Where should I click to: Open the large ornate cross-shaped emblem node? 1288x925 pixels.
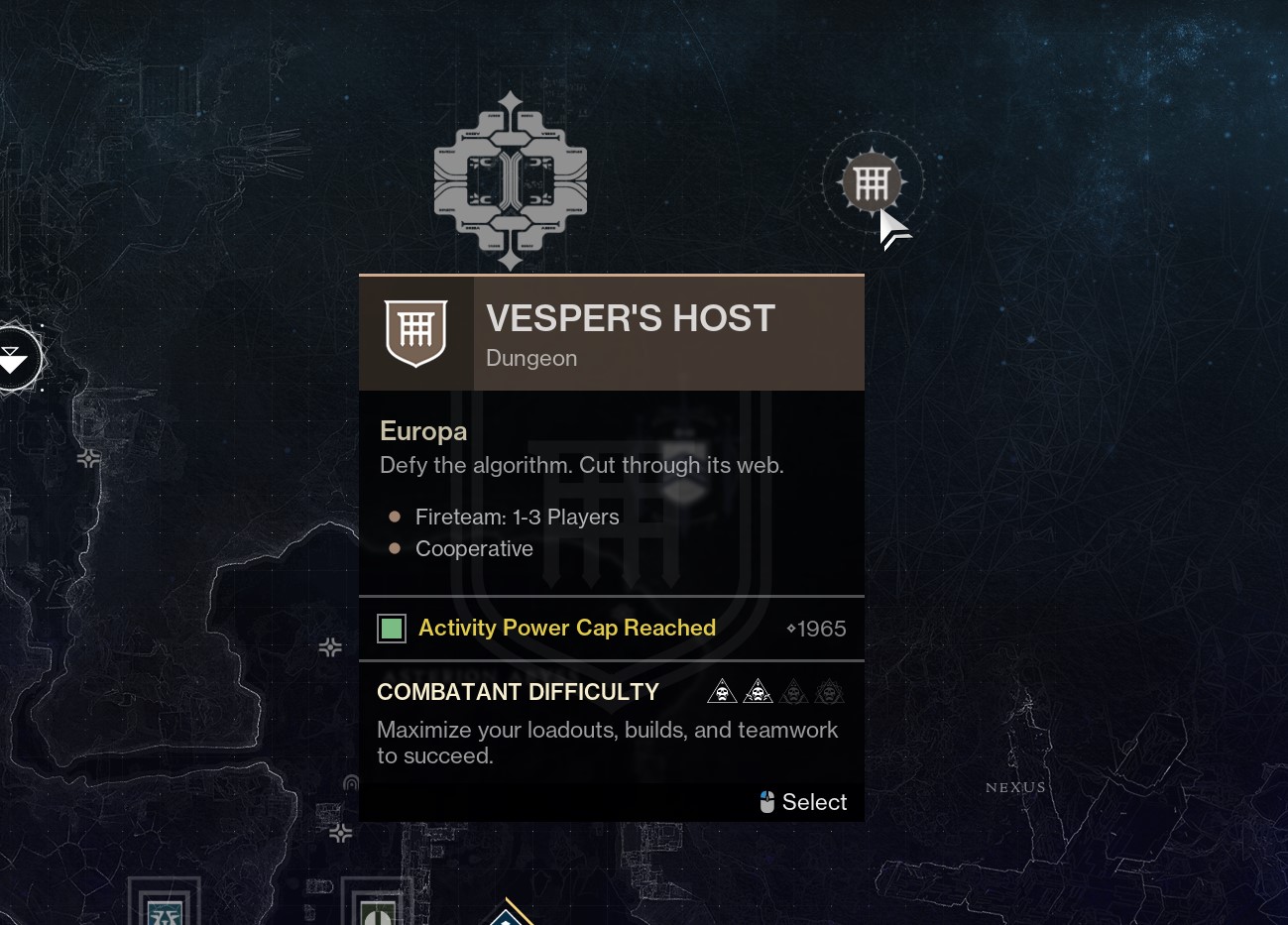511,180
